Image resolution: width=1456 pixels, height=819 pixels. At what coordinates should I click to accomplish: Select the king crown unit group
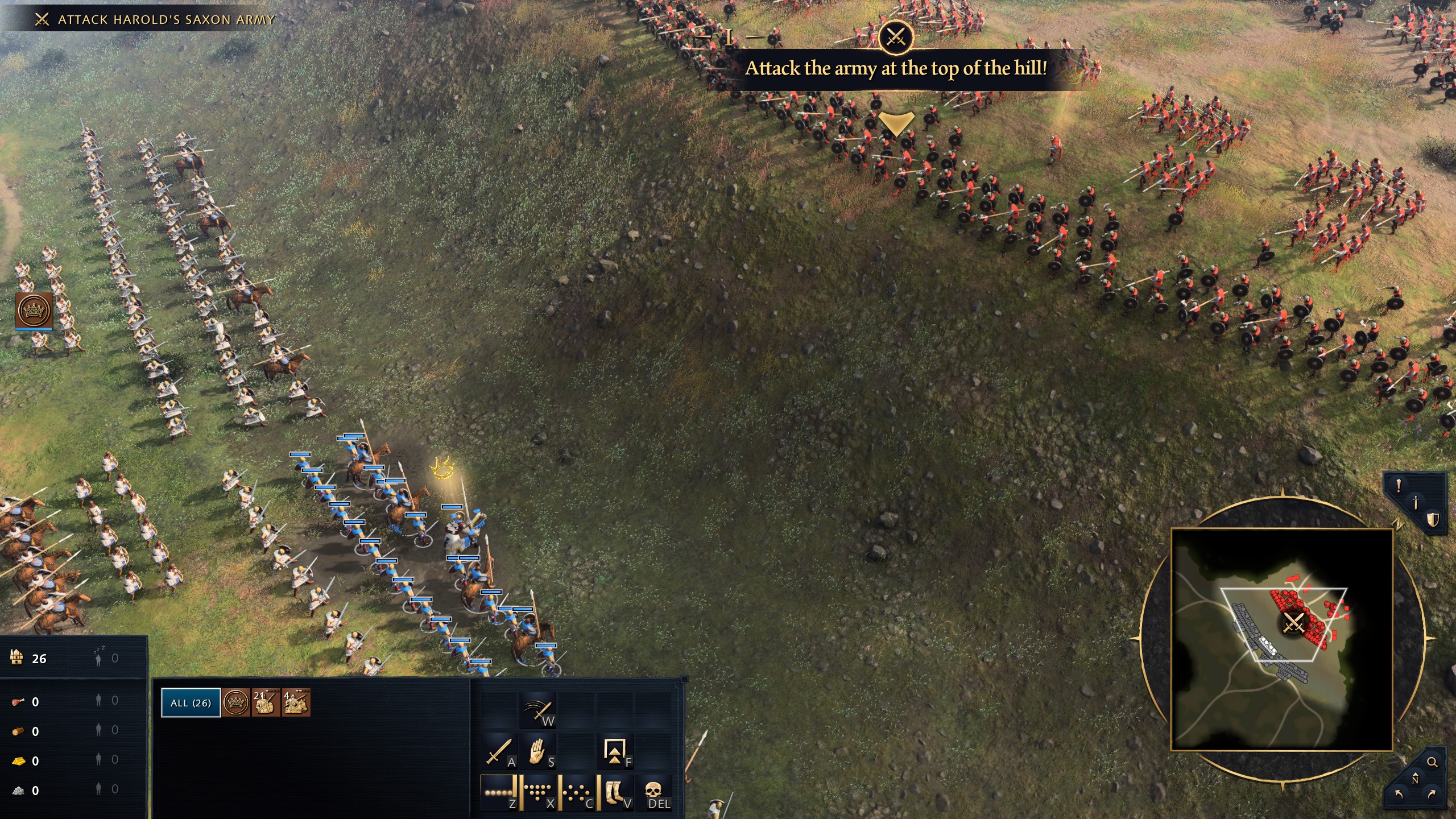[236, 703]
